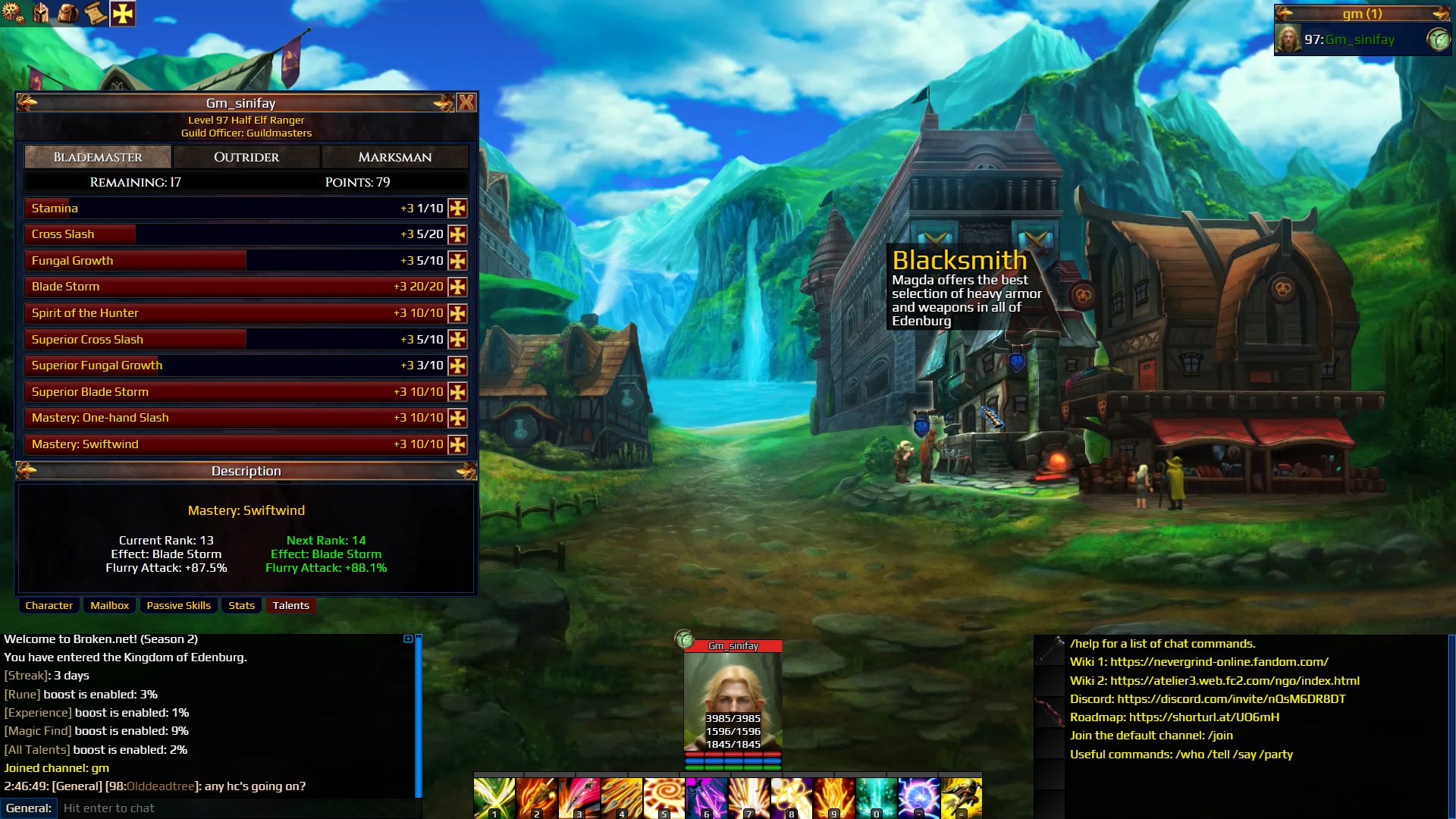Activate the arrow volley skill in slot 4
This screenshot has height=819, width=1456.
pyautogui.click(x=621, y=798)
